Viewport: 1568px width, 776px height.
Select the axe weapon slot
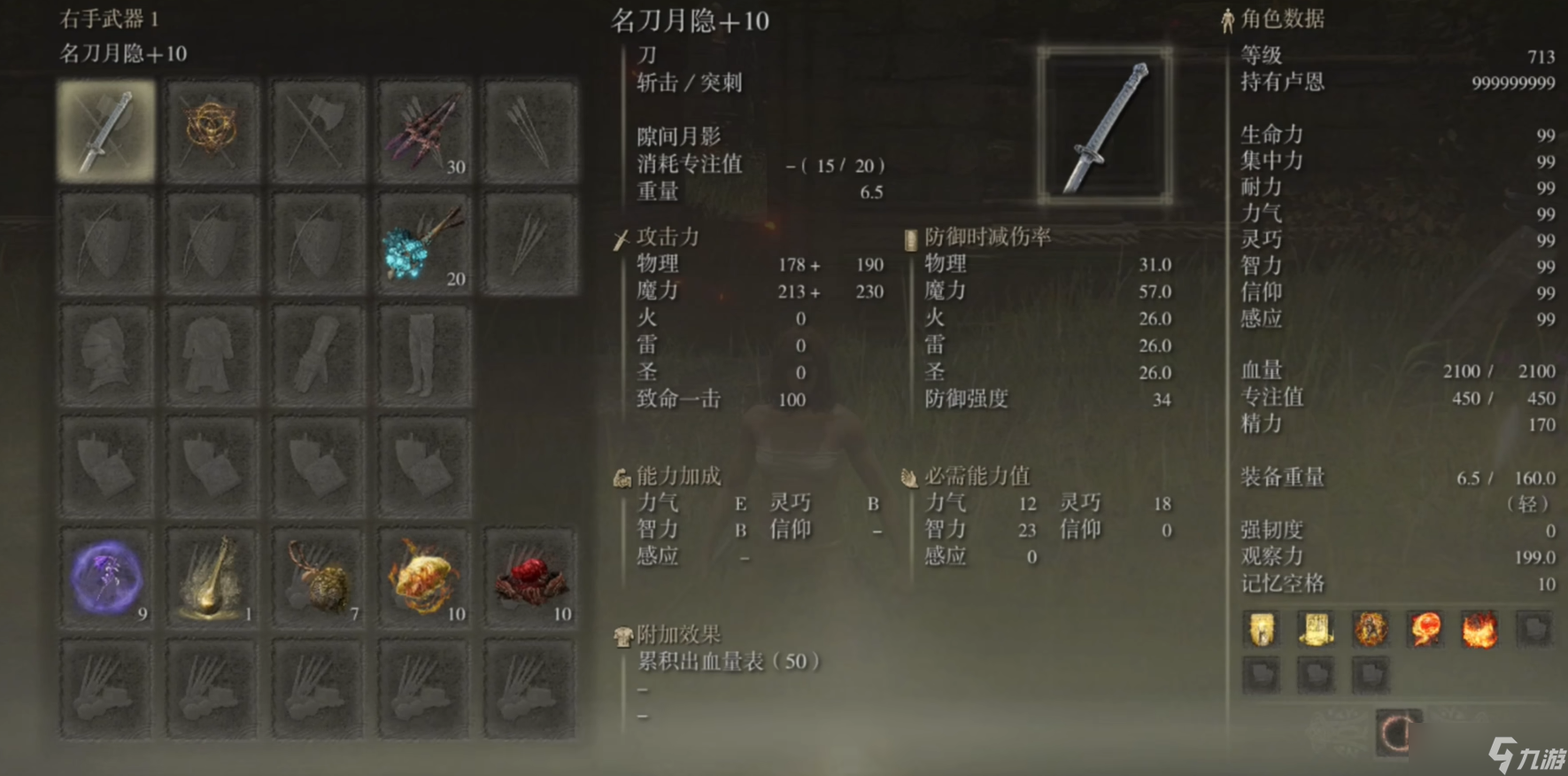pyautogui.click(x=317, y=128)
